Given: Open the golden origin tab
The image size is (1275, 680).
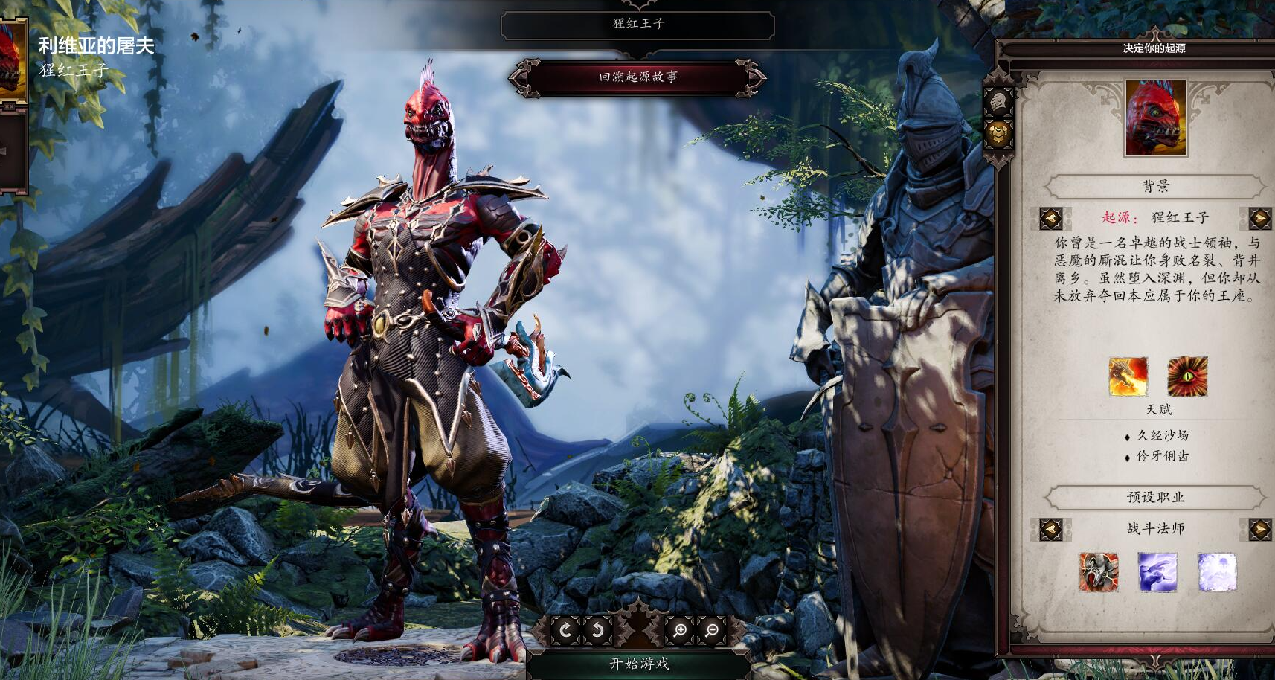Looking at the screenshot, I should pos(999,133).
